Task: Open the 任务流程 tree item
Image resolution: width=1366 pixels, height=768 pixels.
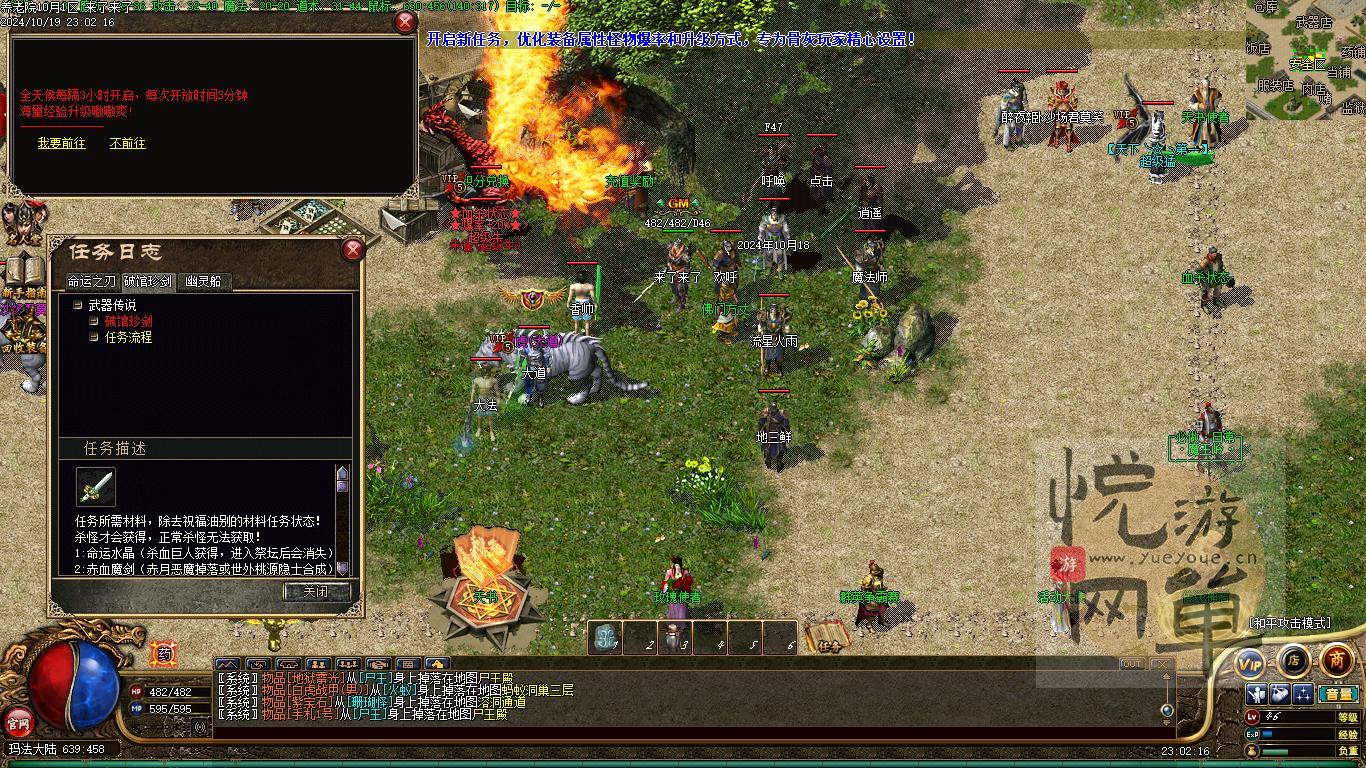Action: (128, 337)
